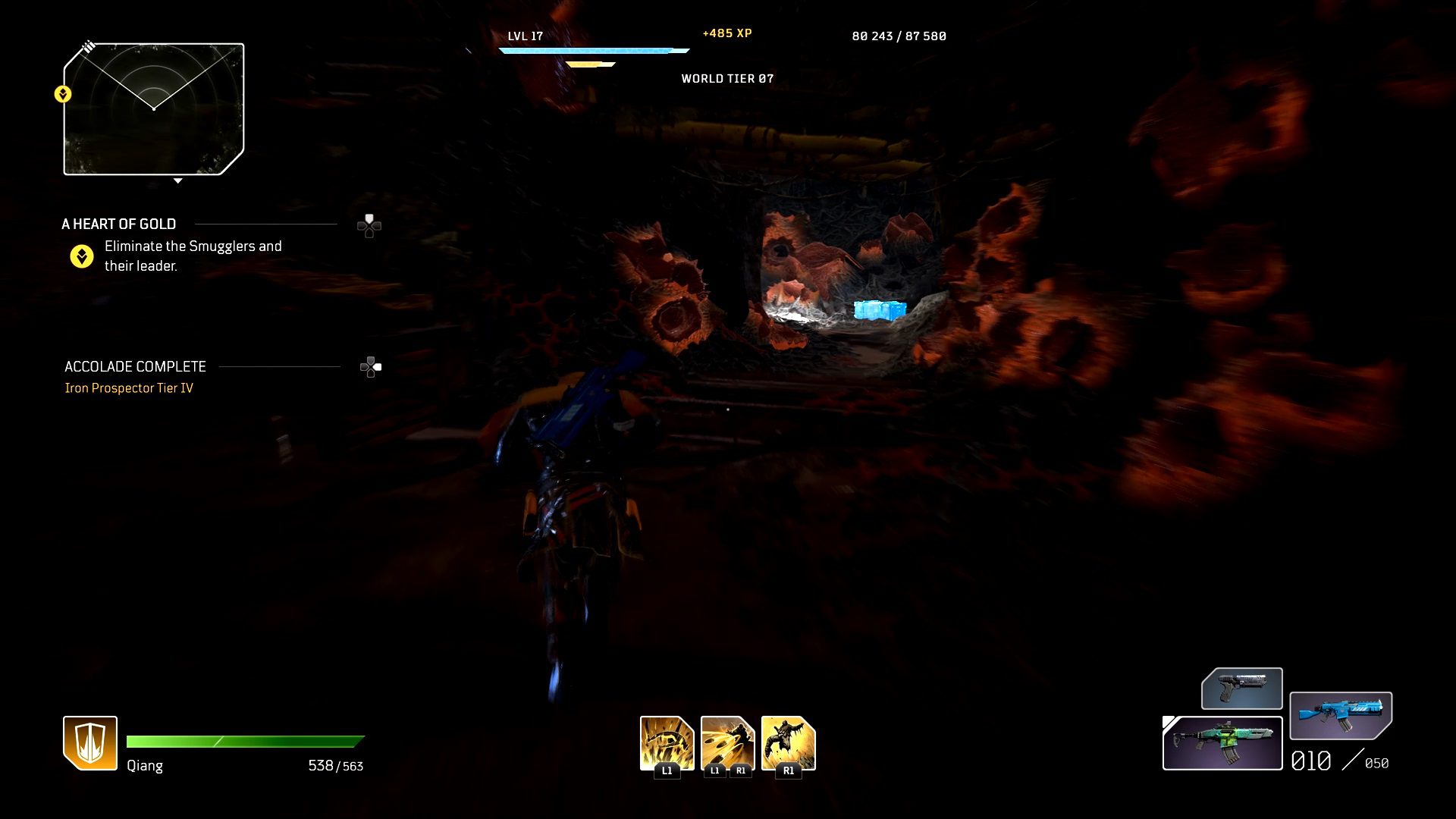Click the middle L1+R1 skill icon
Image resolution: width=1456 pixels, height=819 pixels.
pyautogui.click(x=726, y=742)
